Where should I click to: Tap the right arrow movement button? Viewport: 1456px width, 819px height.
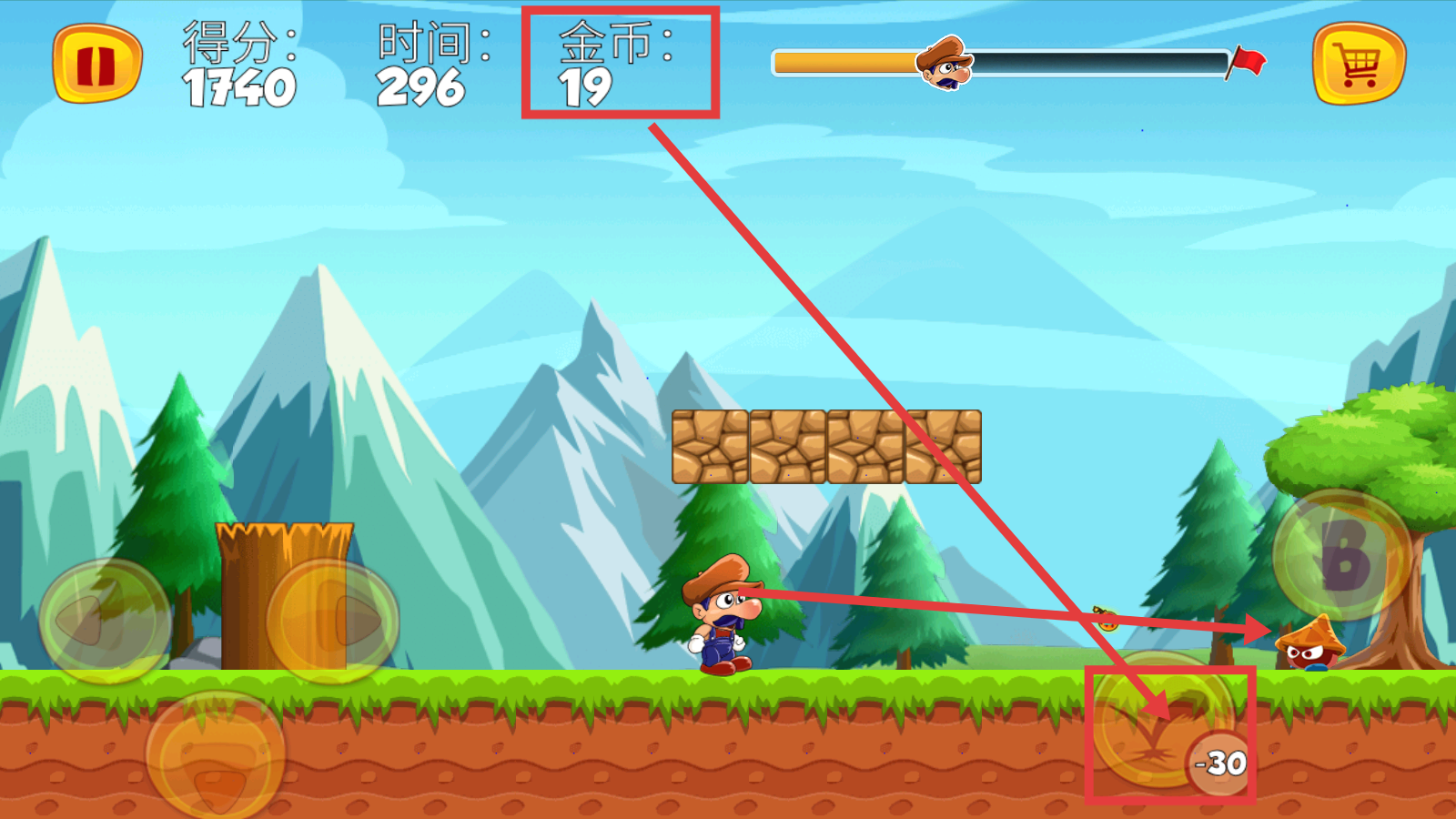click(x=333, y=622)
